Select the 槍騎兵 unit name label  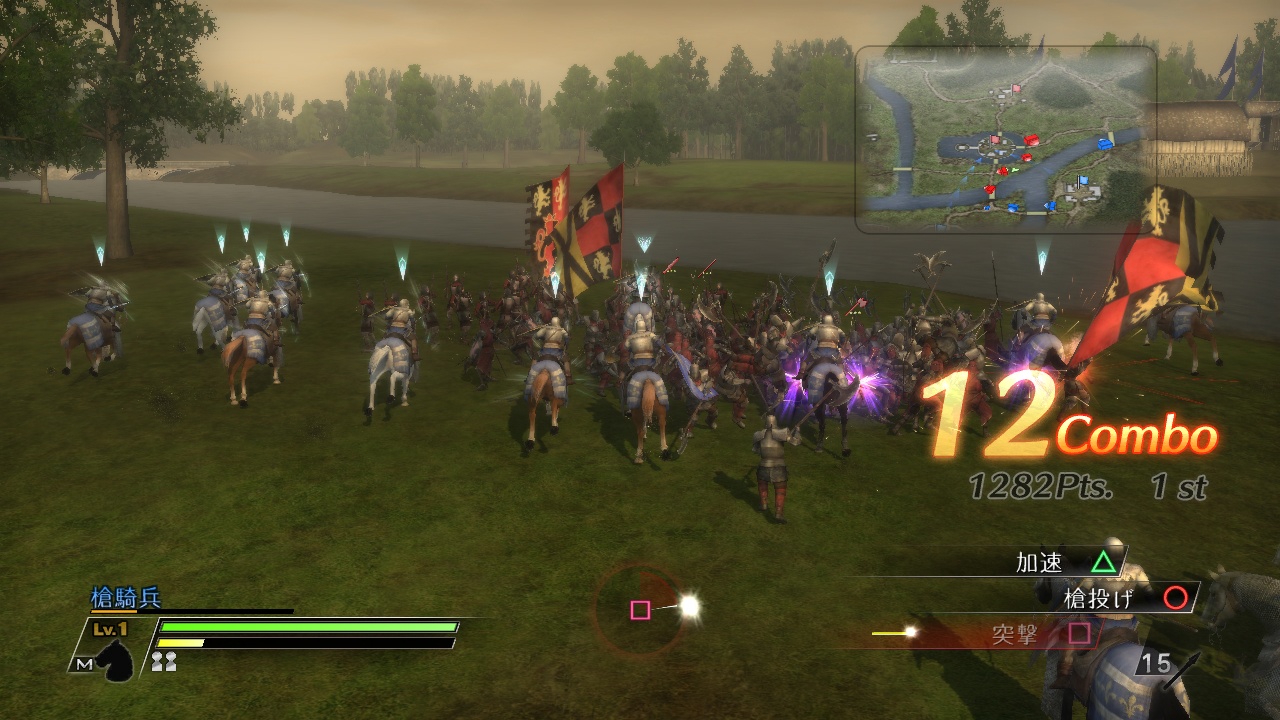[127, 596]
